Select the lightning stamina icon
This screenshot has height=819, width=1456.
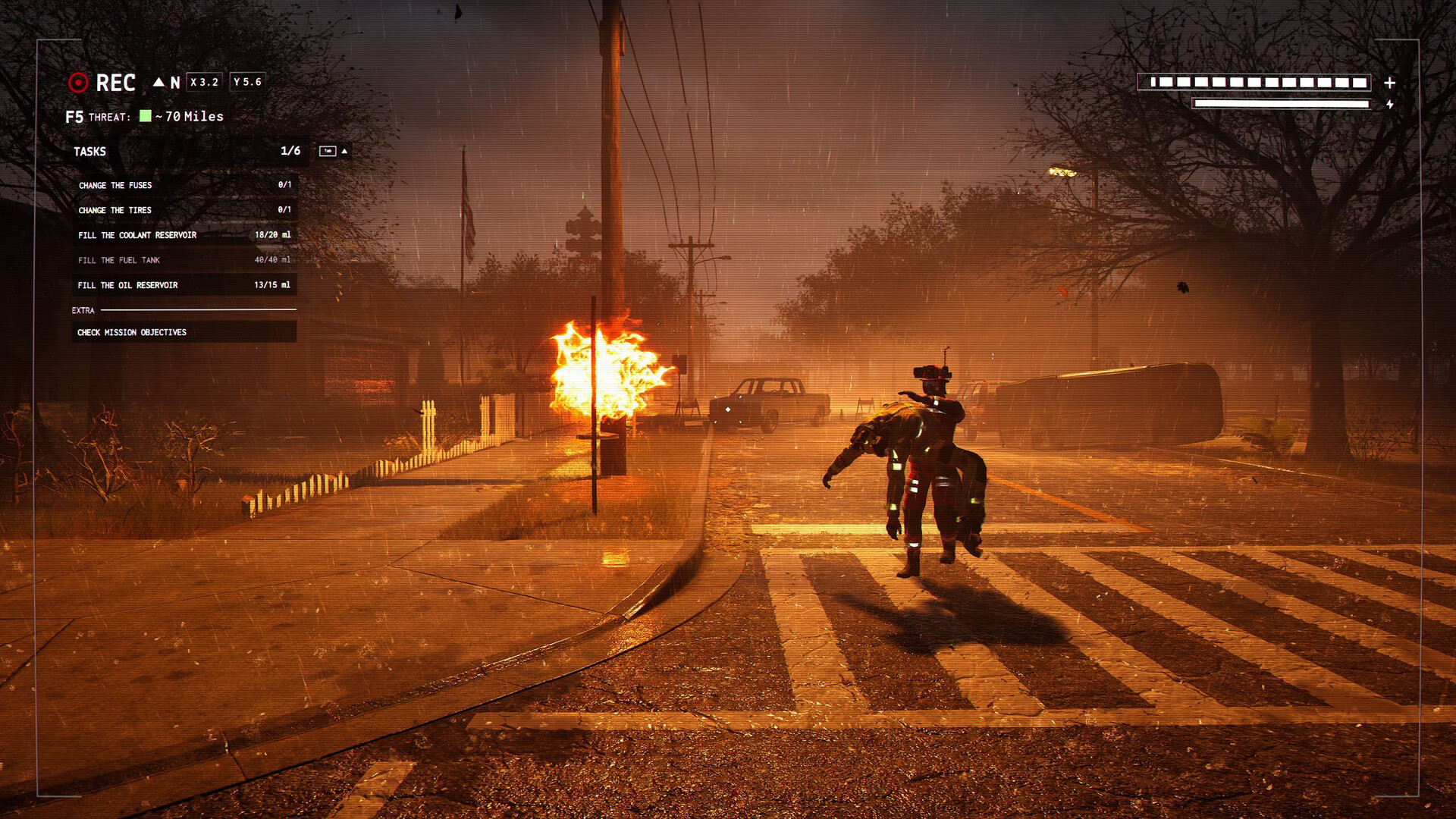(x=1390, y=105)
